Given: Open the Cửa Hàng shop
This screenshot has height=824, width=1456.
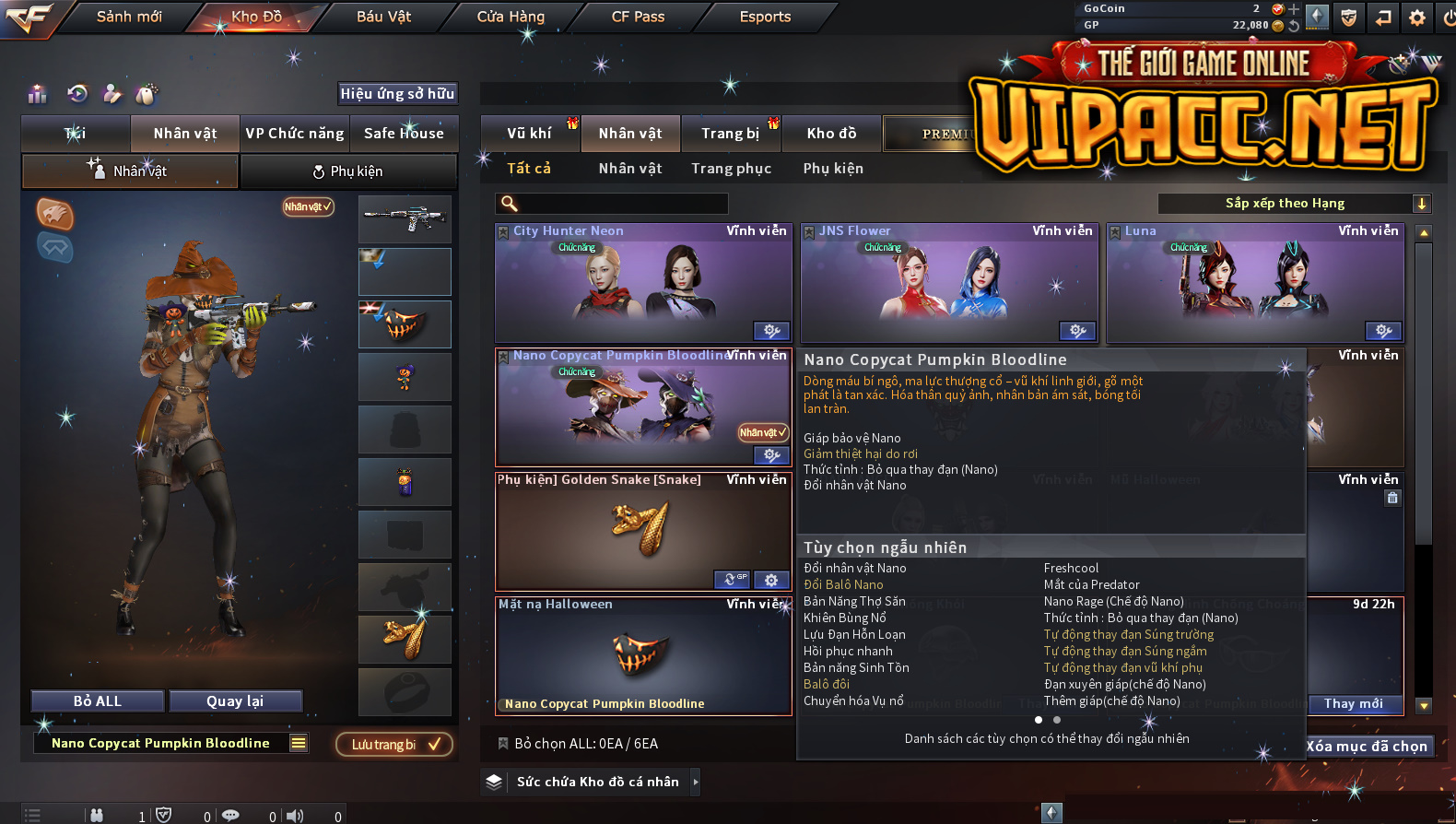Looking at the screenshot, I should click(x=511, y=17).
